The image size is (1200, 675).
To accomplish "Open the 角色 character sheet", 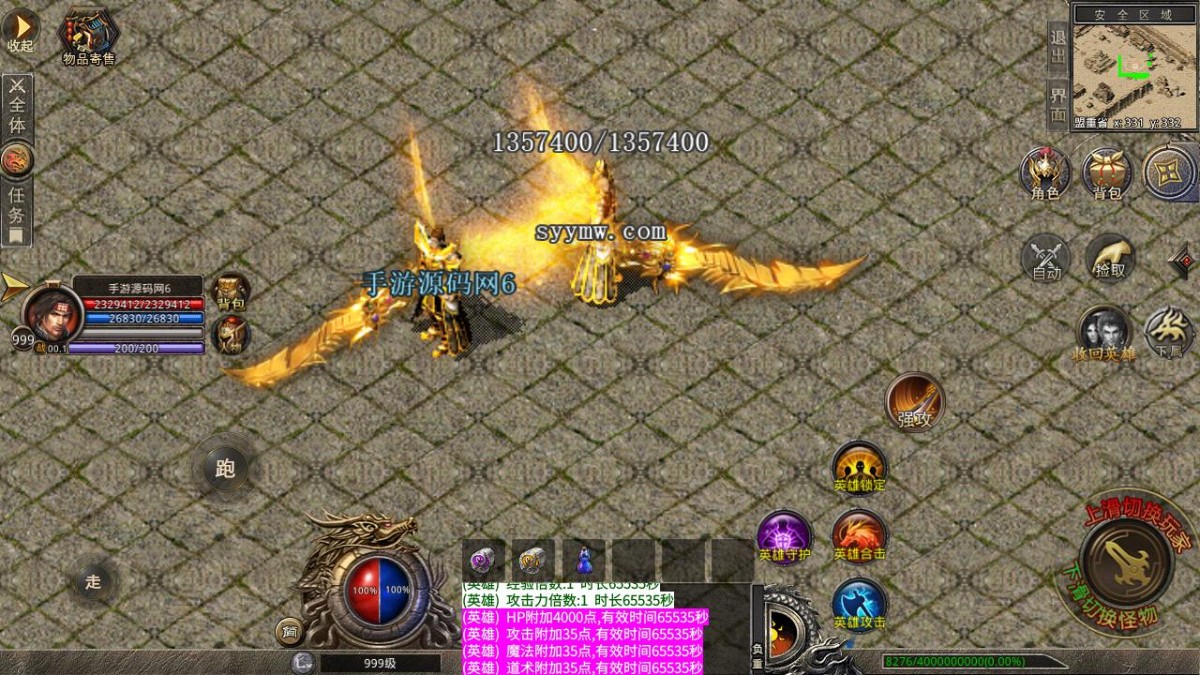I will click(1045, 173).
